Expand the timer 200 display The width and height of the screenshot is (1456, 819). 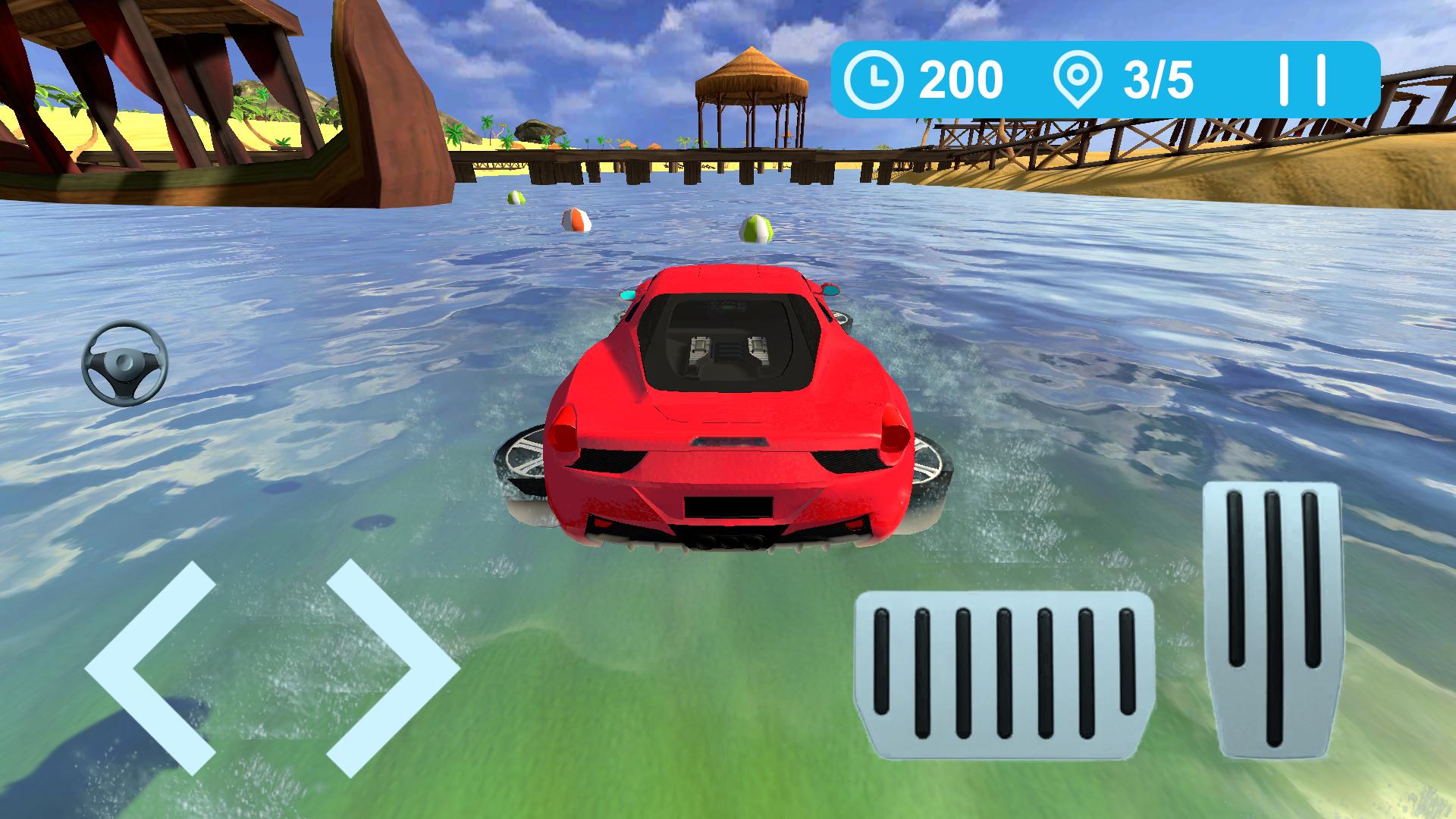(959, 78)
